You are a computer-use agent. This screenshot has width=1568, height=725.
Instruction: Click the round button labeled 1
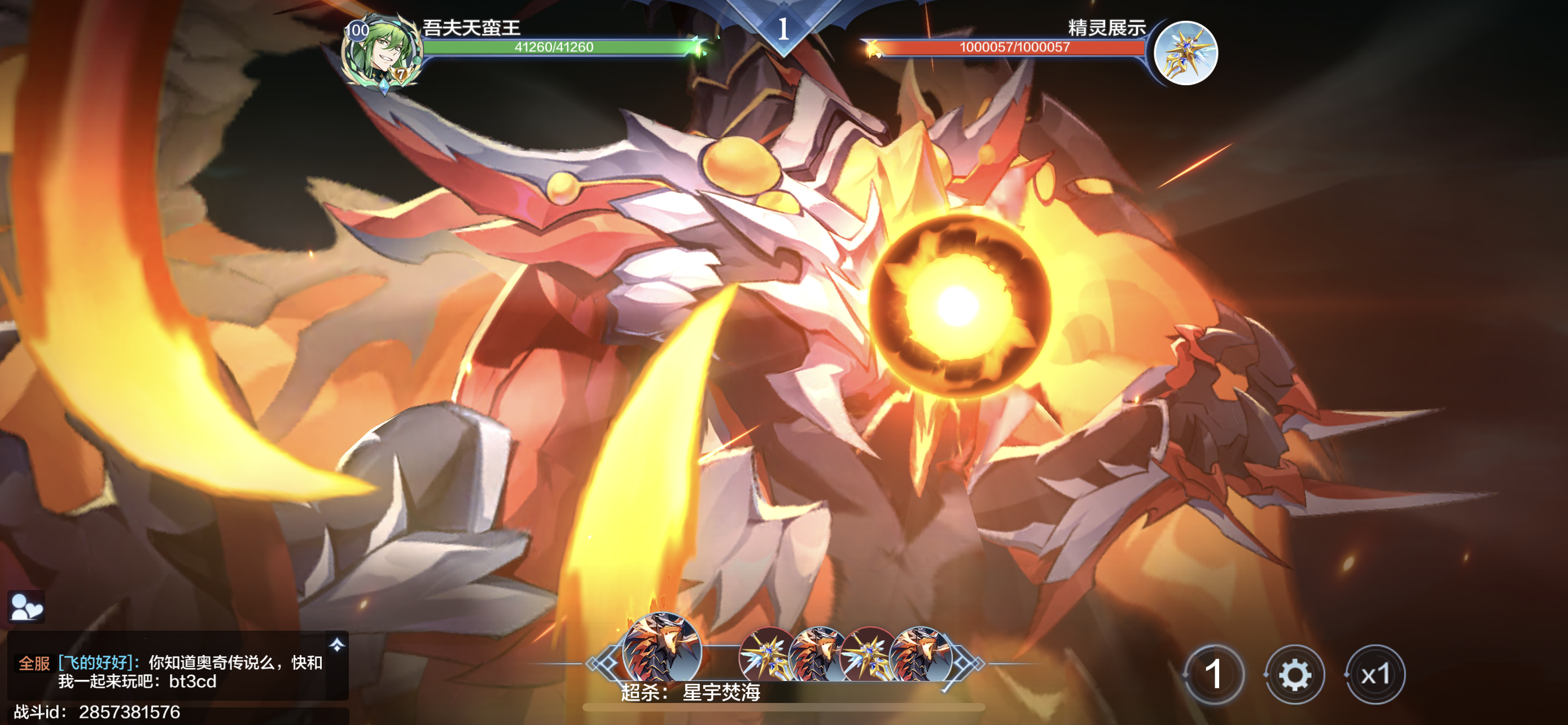pos(1214,675)
